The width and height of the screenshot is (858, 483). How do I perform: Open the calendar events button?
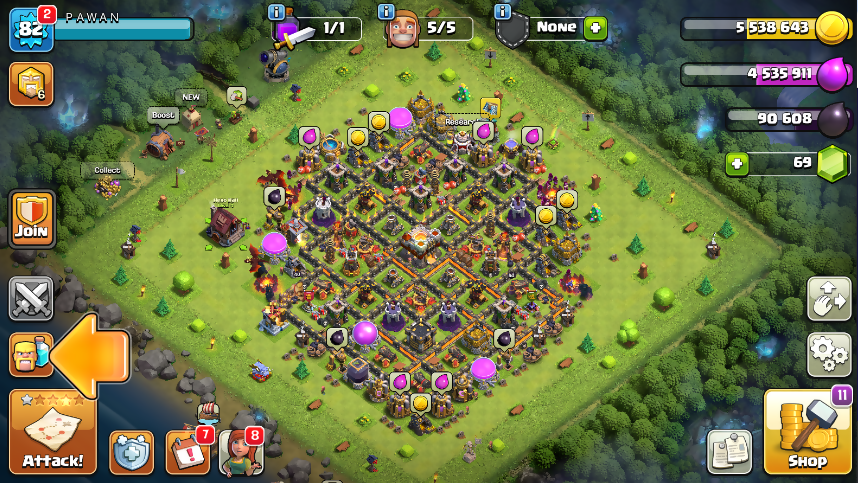(x=187, y=452)
